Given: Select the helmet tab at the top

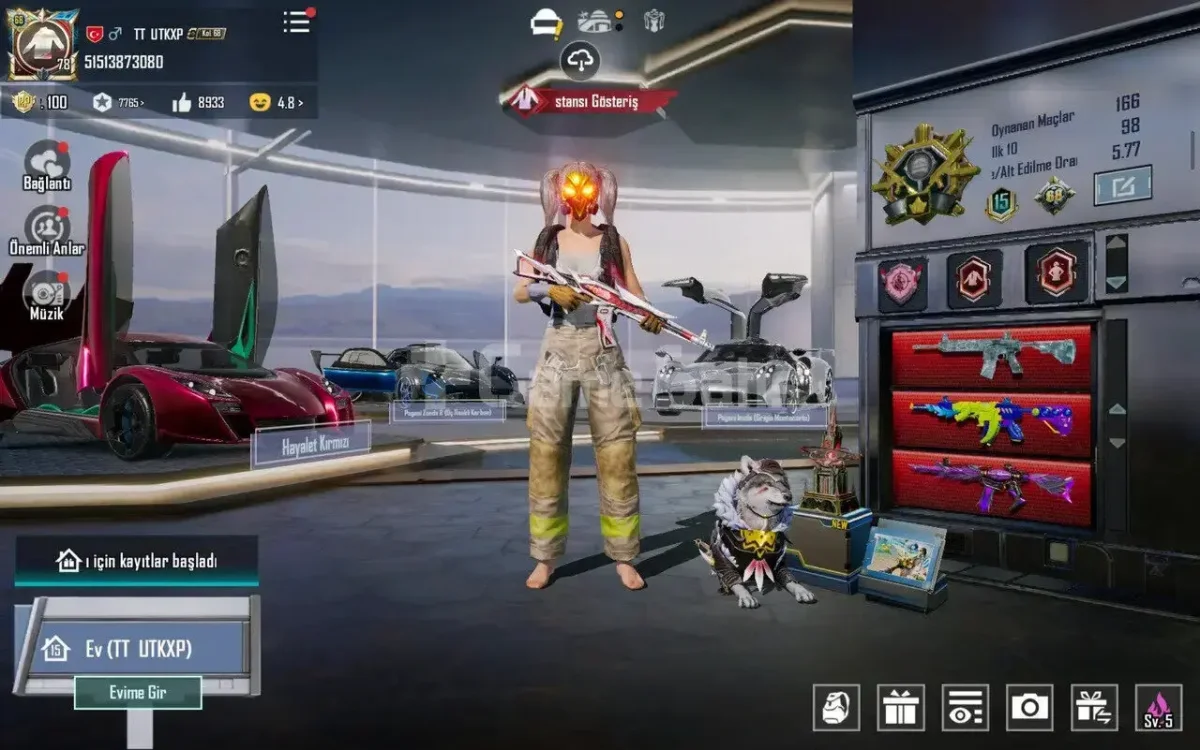Looking at the screenshot, I should tap(546, 22).
